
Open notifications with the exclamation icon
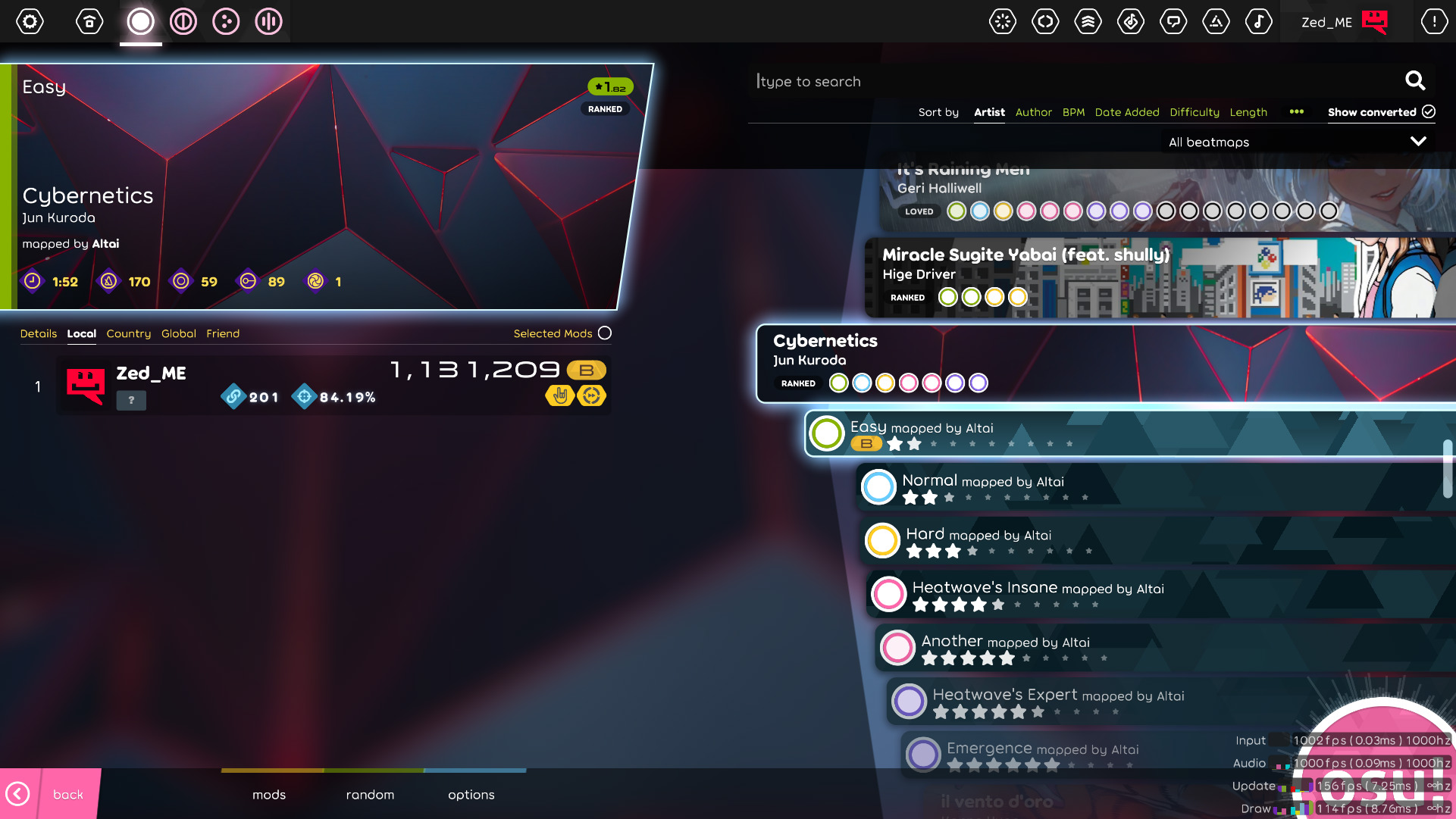point(1433,21)
